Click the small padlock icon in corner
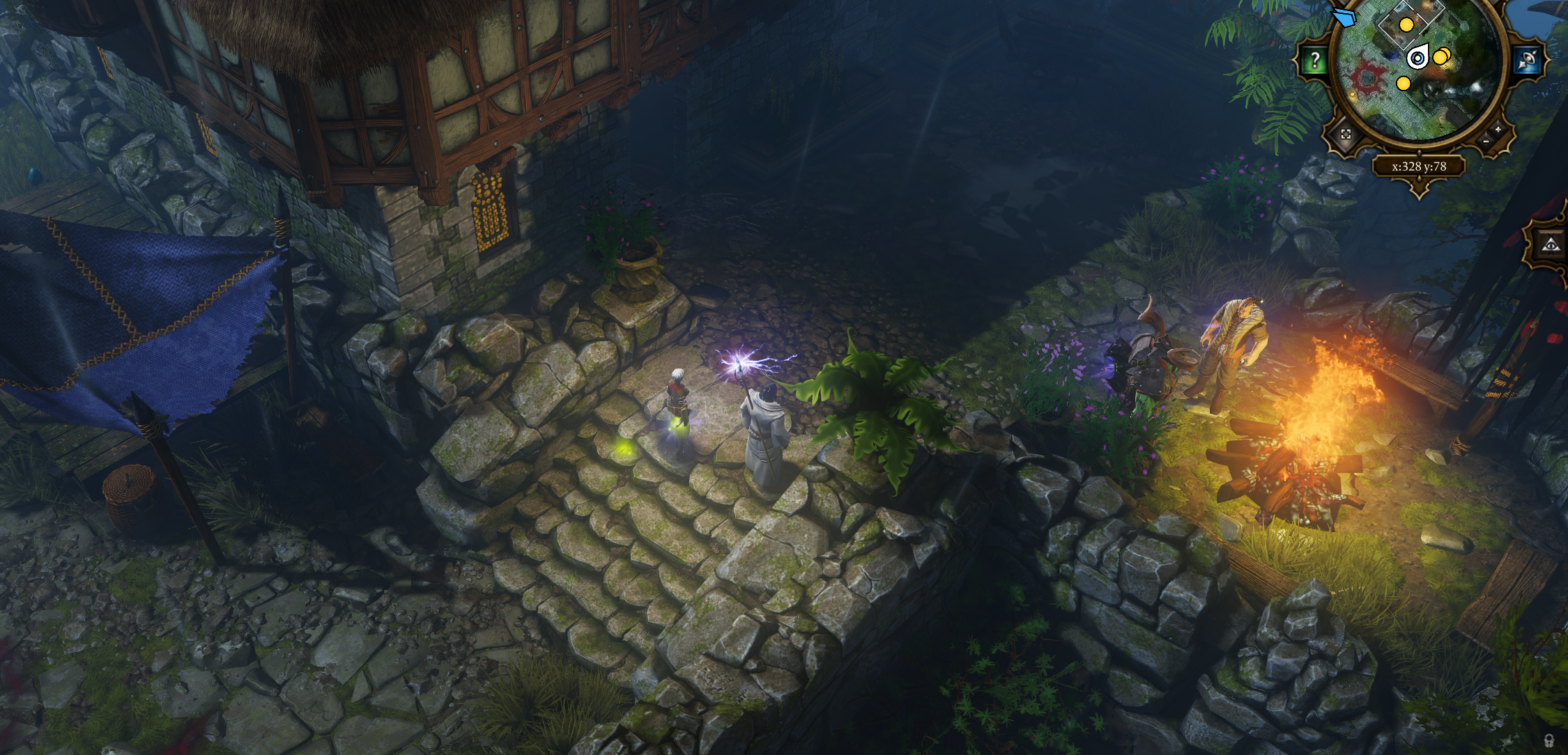1568x755 pixels. coord(1548,740)
